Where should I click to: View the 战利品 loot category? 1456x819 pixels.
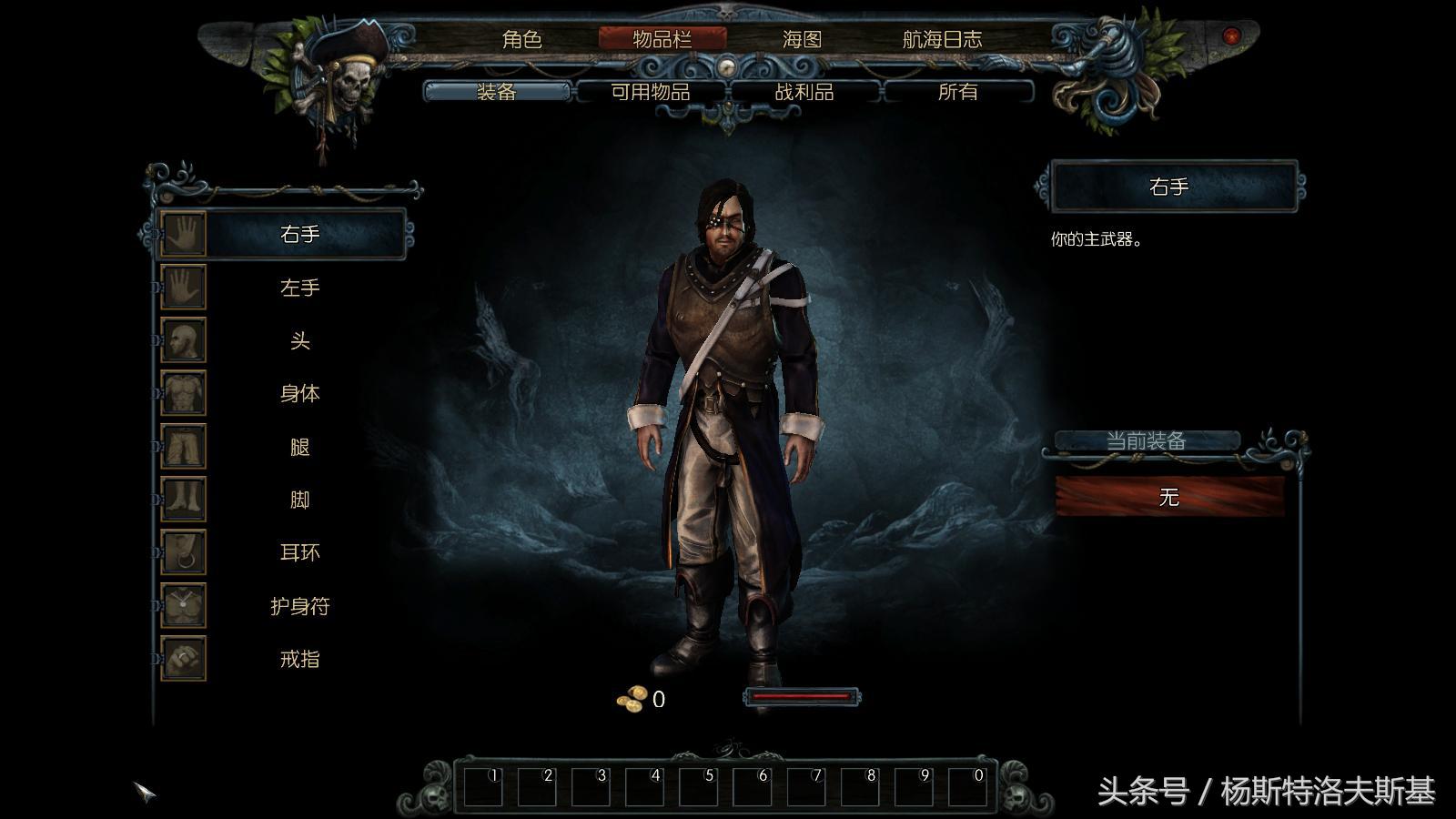804,92
